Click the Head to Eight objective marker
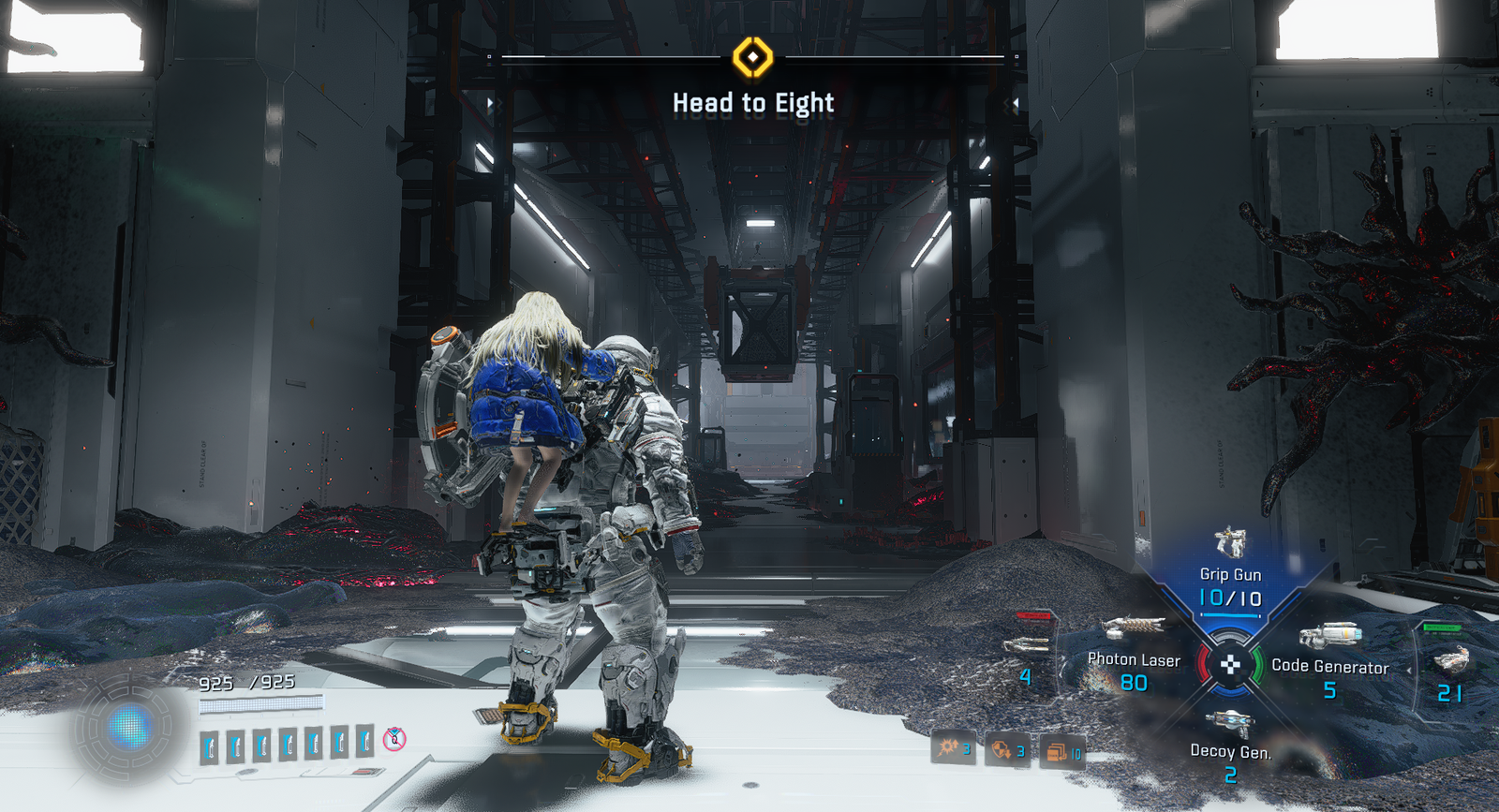1499x812 pixels. click(x=752, y=58)
